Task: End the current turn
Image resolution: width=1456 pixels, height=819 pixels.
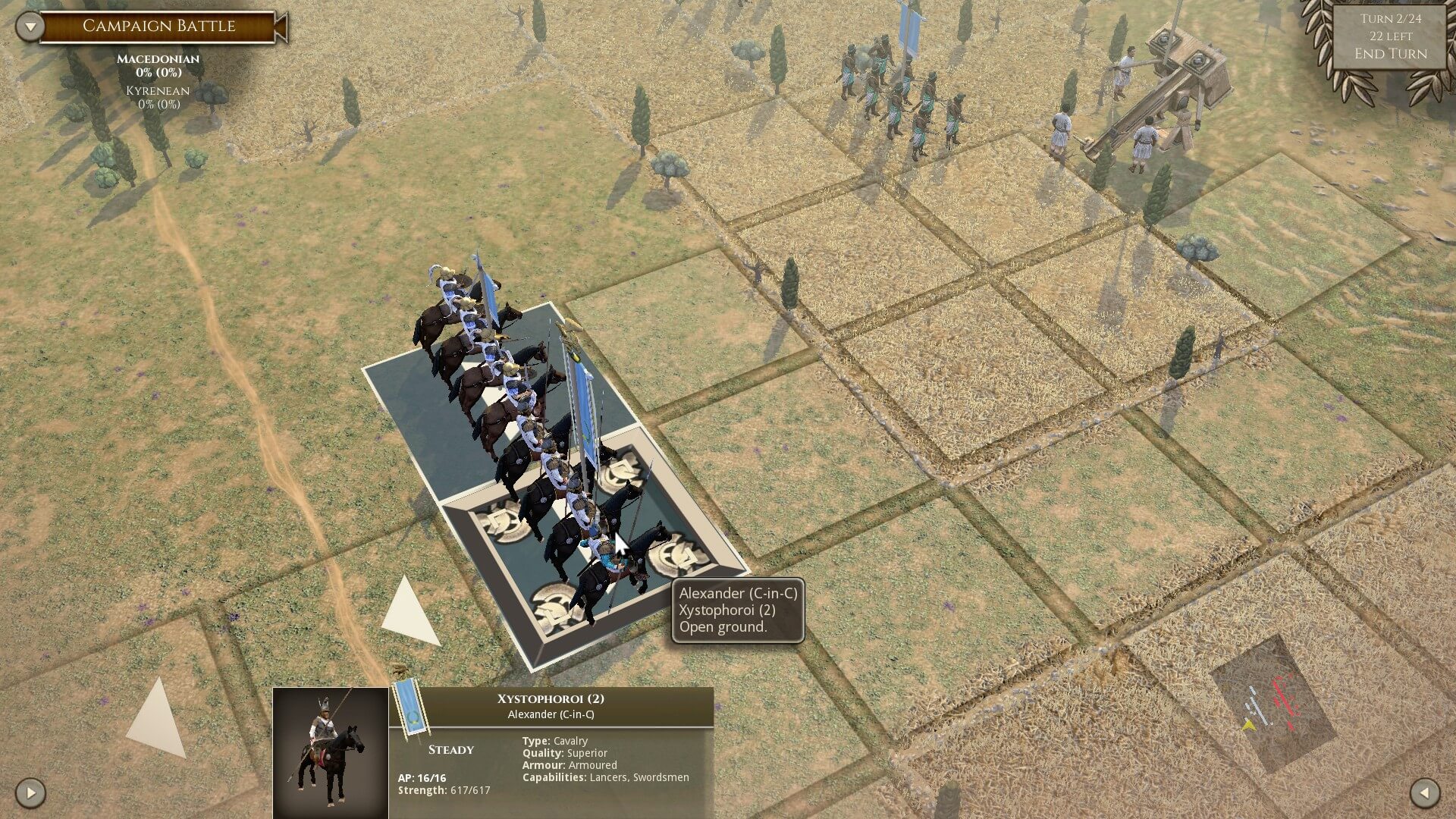Action: (x=1390, y=54)
